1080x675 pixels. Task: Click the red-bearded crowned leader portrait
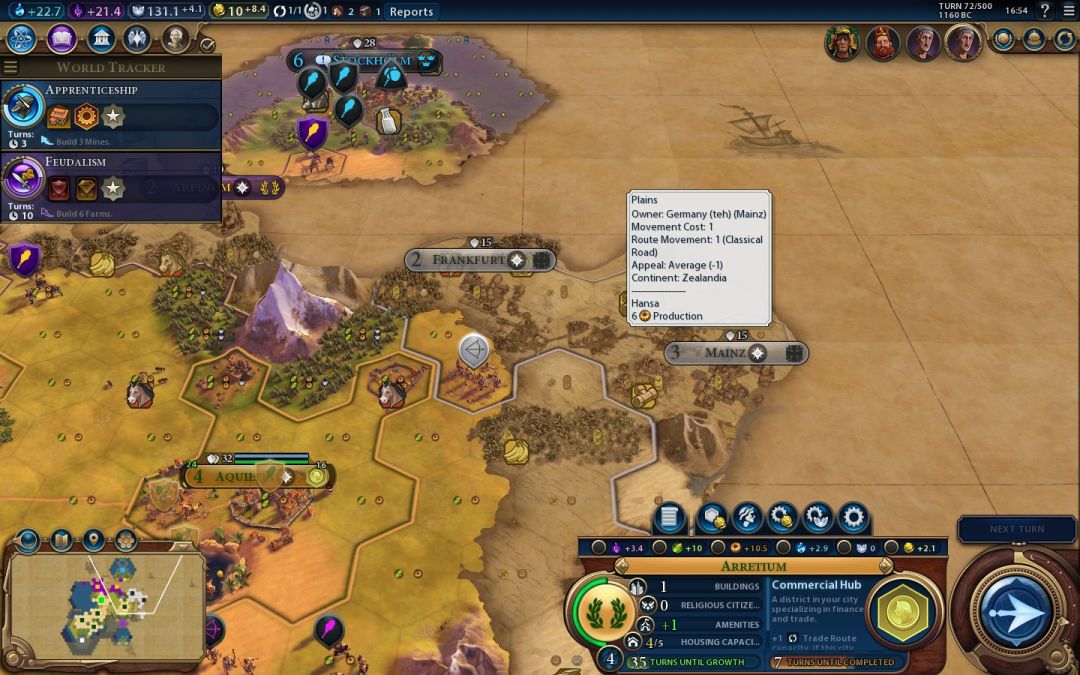(x=881, y=43)
